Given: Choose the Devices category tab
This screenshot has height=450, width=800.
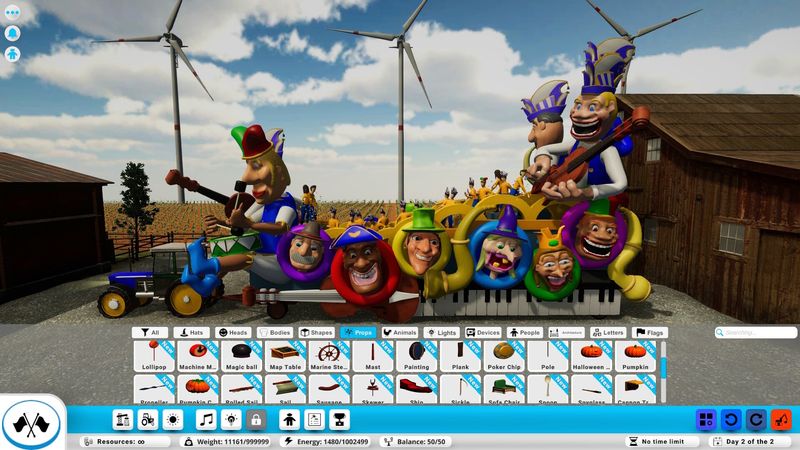Looking at the screenshot, I should coord(482,332).
